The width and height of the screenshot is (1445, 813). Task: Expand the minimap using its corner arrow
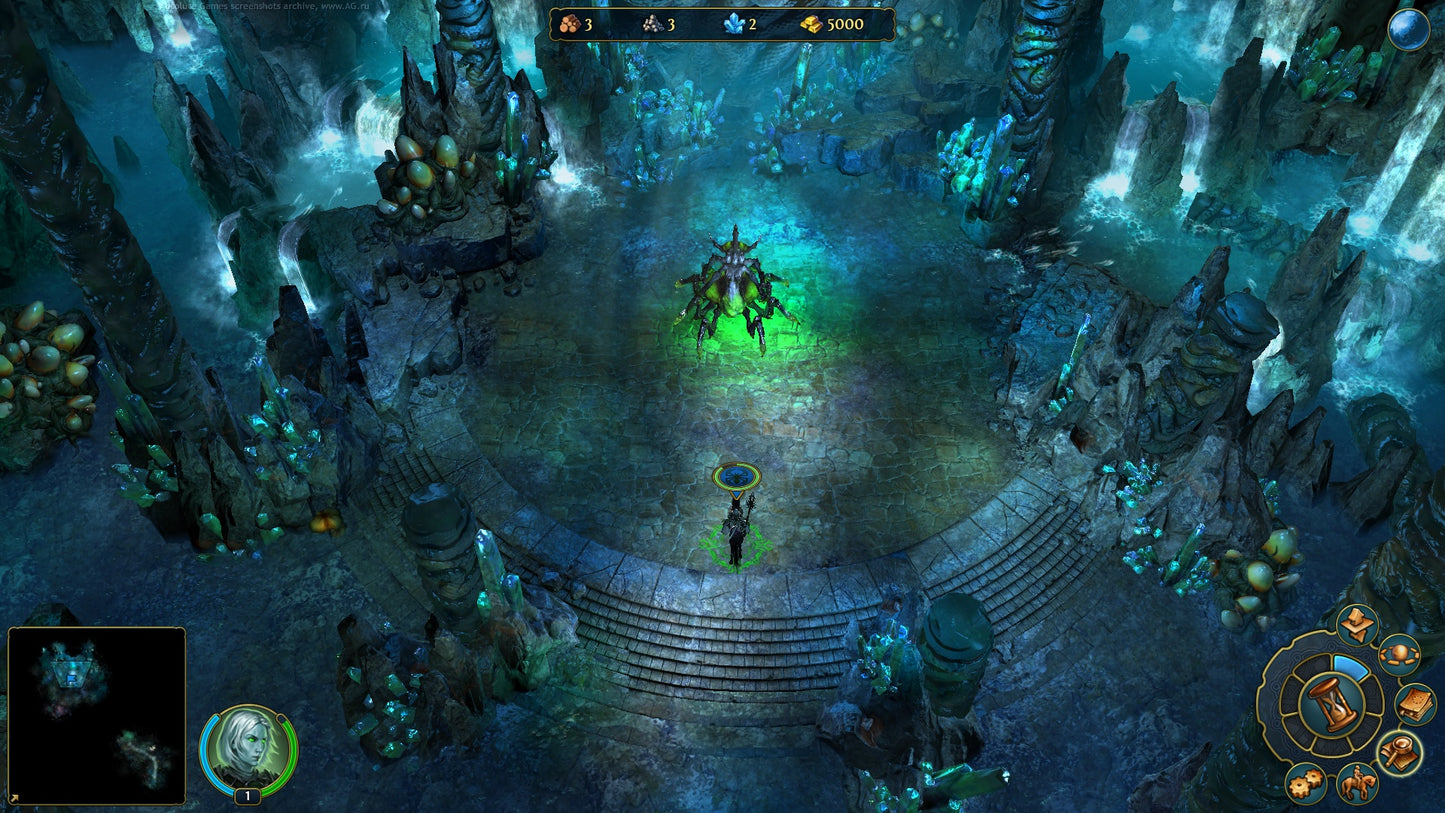click(x=14, y=800)
